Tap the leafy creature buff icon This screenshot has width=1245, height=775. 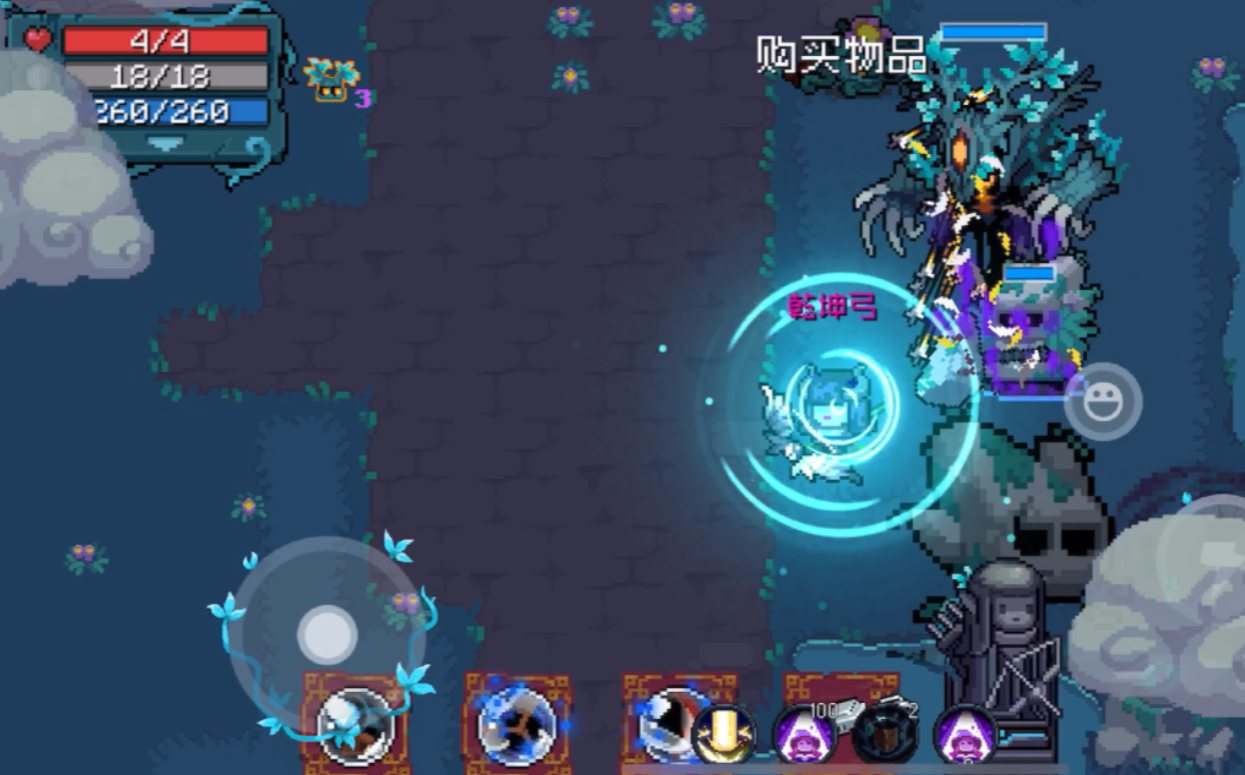coord(331,81)
